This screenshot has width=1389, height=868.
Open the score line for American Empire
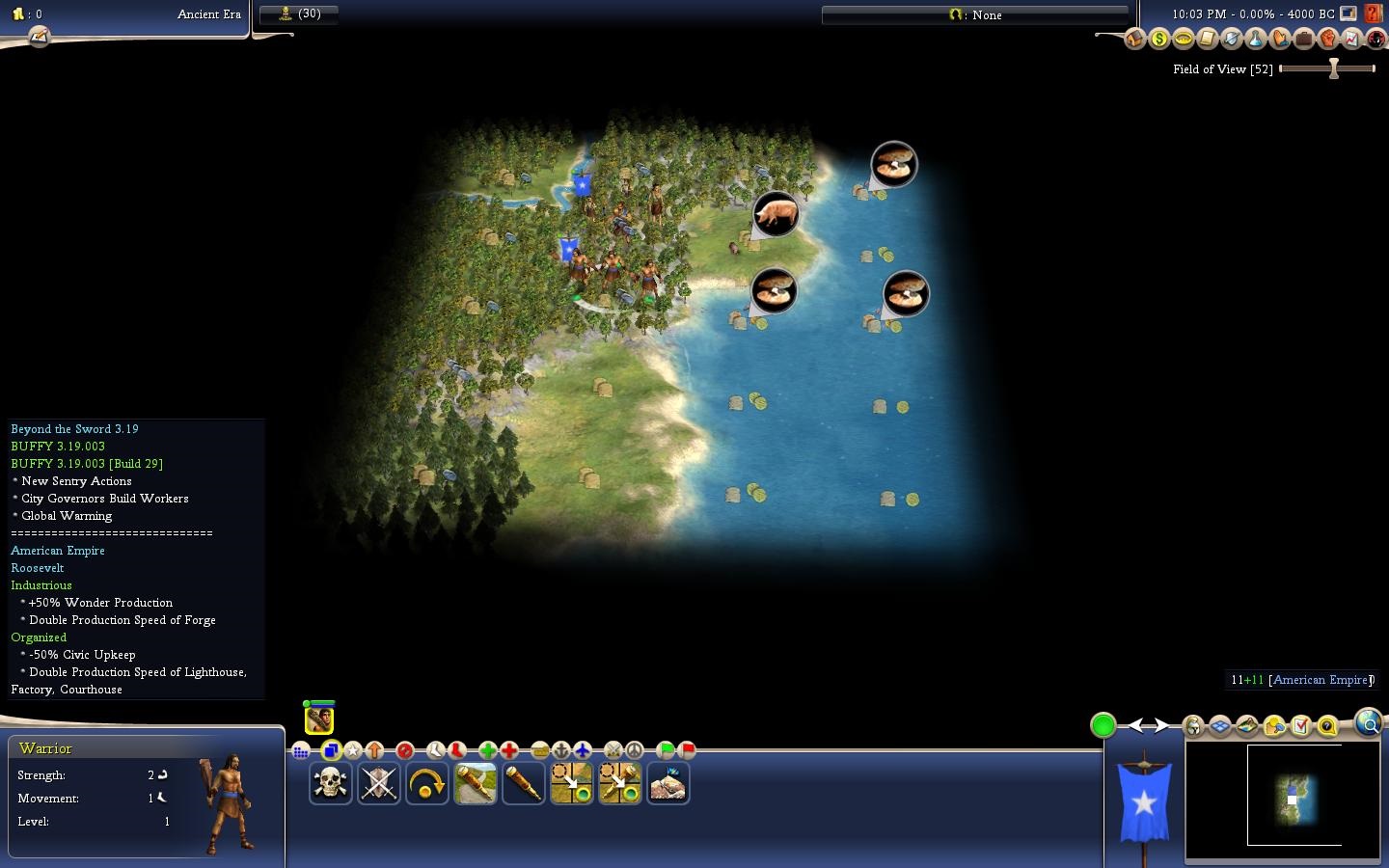click(1299, 680)
